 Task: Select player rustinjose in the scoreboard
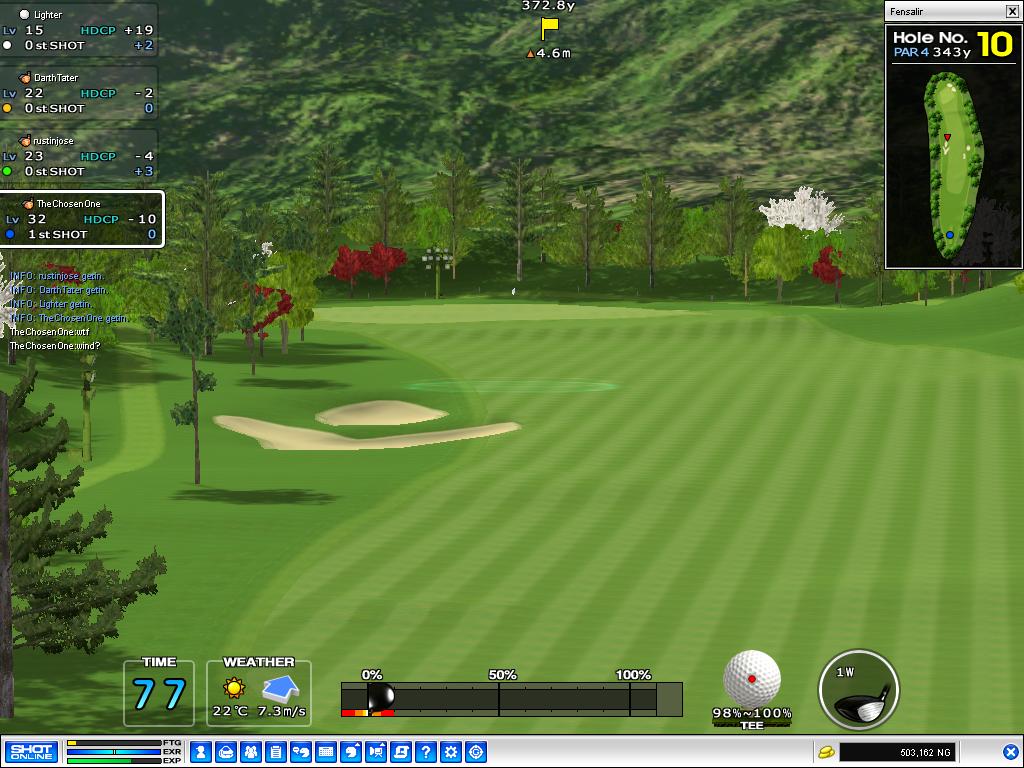(x=78, y=156)
